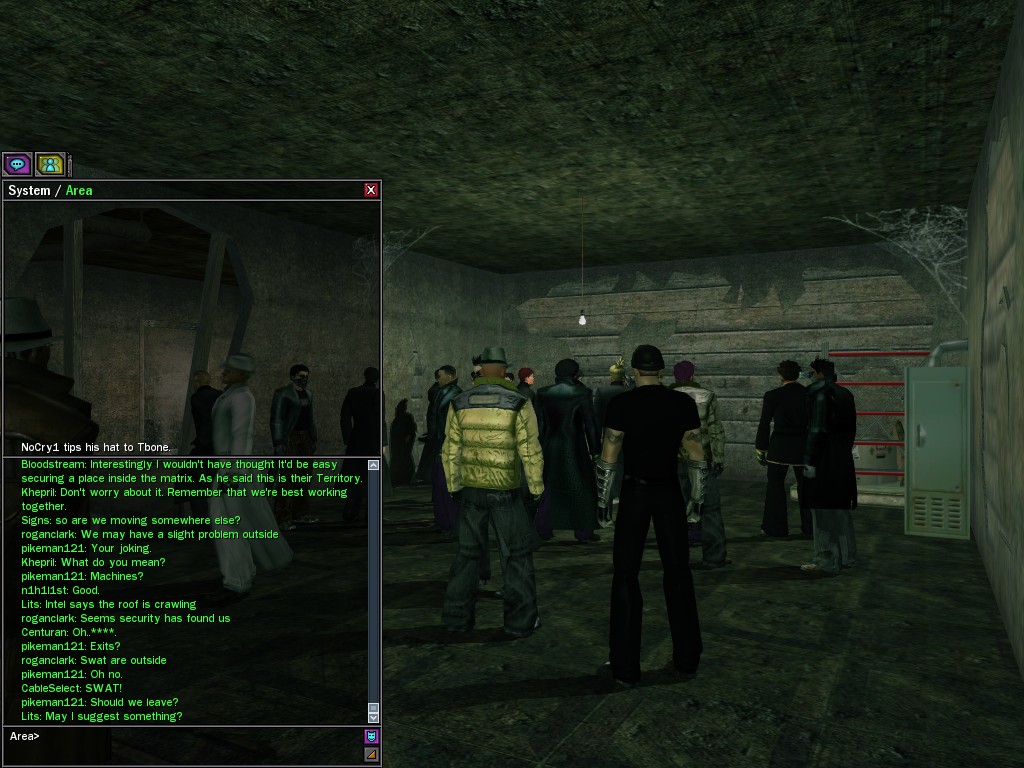
Task: Switch to the System chat channel
Action: click(28, 190)
